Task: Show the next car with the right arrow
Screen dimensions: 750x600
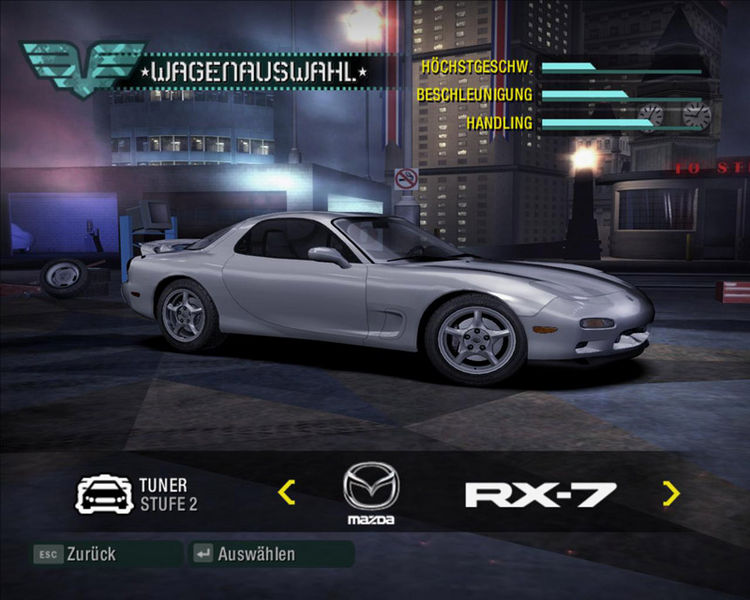Action: tap(671, 492)
